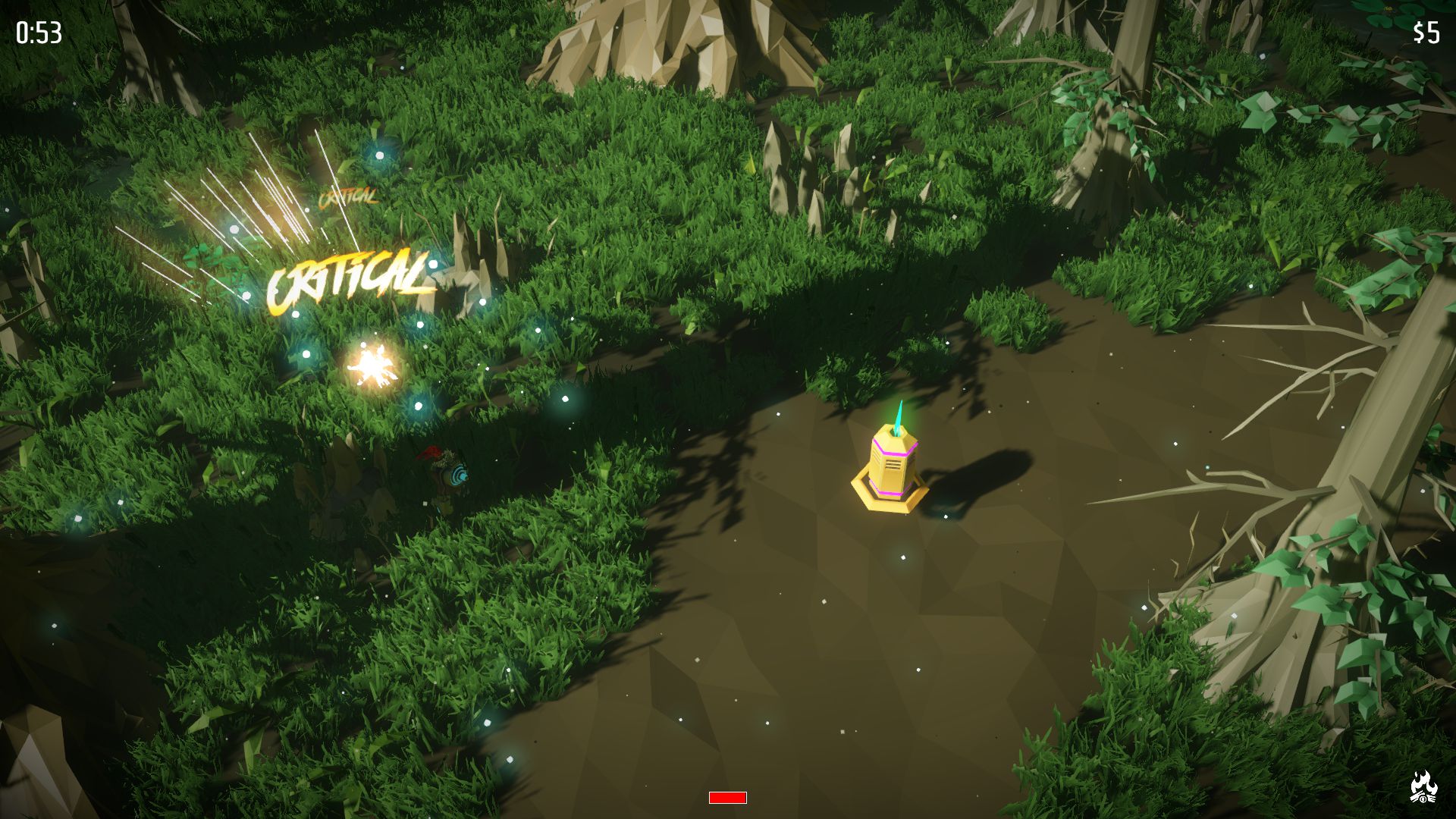
Task: Click the log beneath the campfire flame
Action: [1415, 799]
